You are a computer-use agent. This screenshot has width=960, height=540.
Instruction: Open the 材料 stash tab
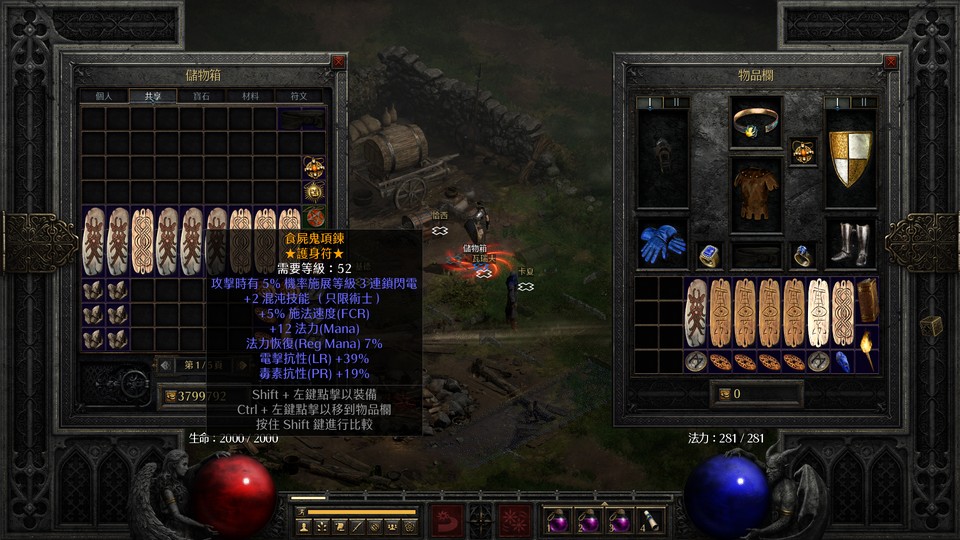(x=250, y=97)
